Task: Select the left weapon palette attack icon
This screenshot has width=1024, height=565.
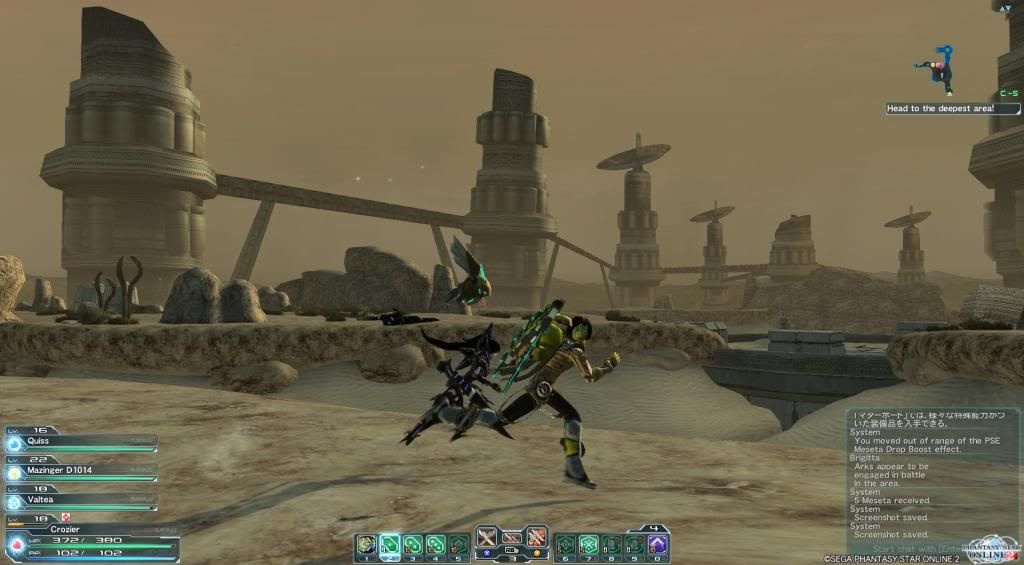Action: tap(487, 537)
